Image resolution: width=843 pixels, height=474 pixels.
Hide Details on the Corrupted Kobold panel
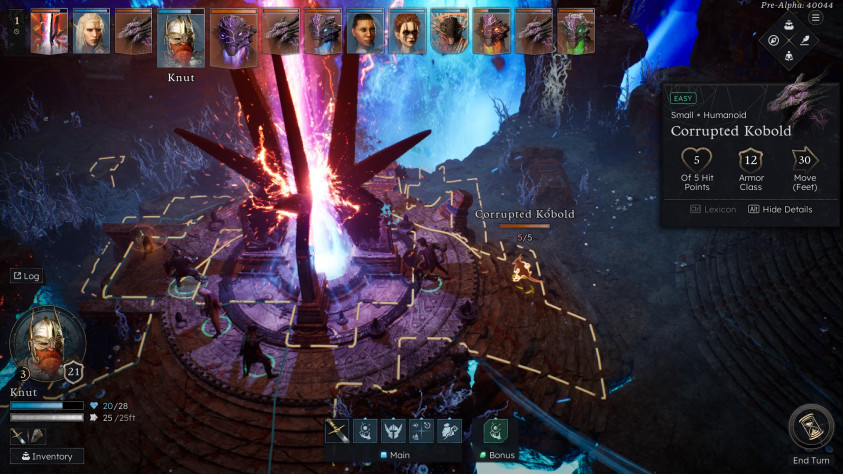(780, 209)
